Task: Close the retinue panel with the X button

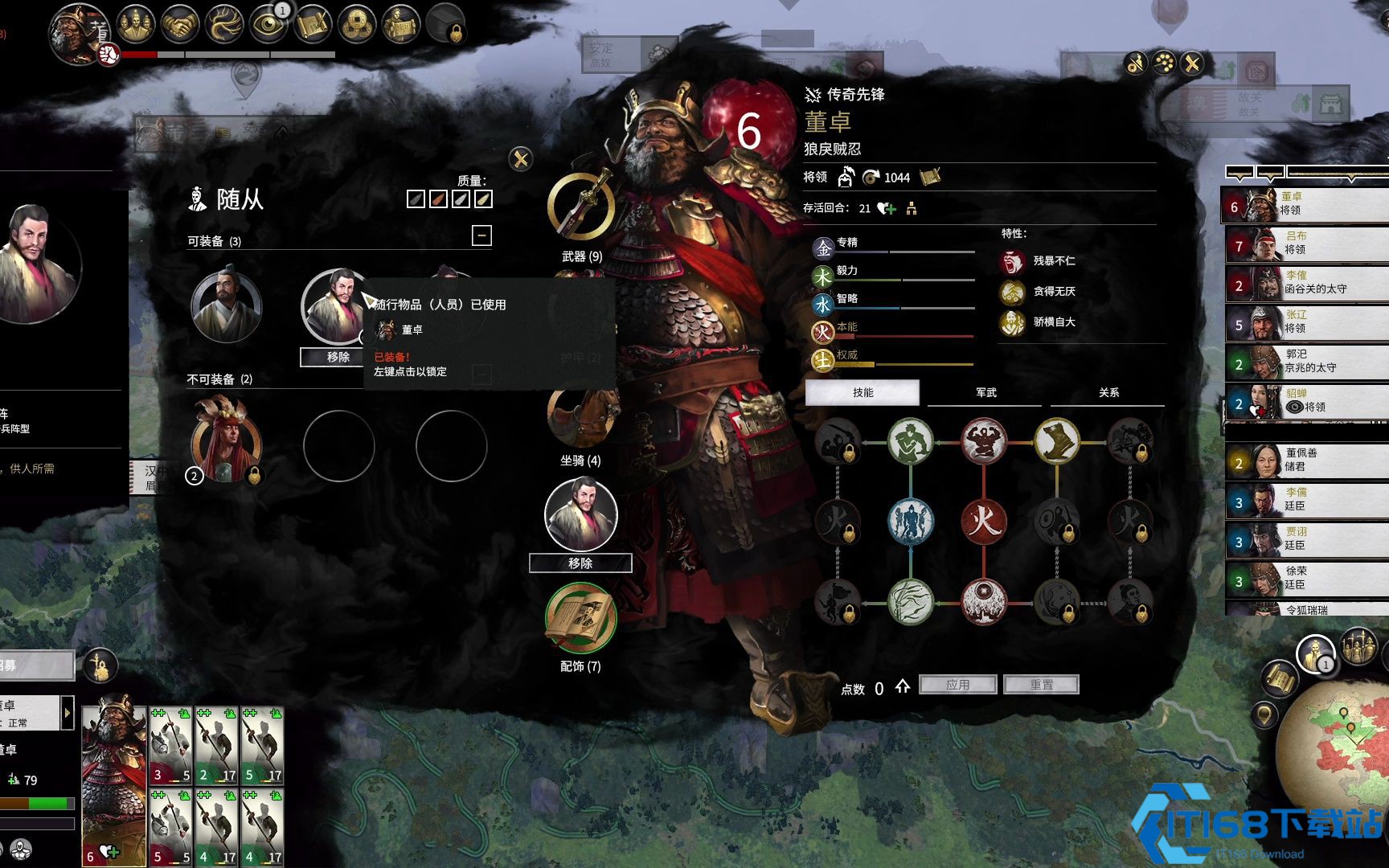Action: 521,158
